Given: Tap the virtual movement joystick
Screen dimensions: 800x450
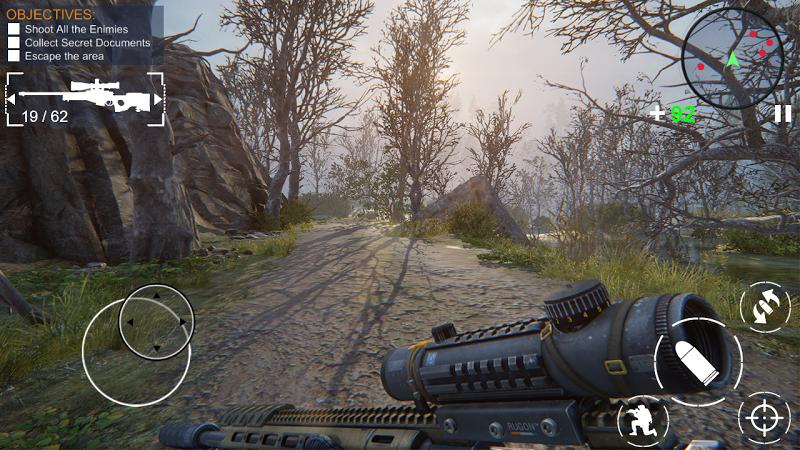Looking at the screenshot, I should point(156,322).
